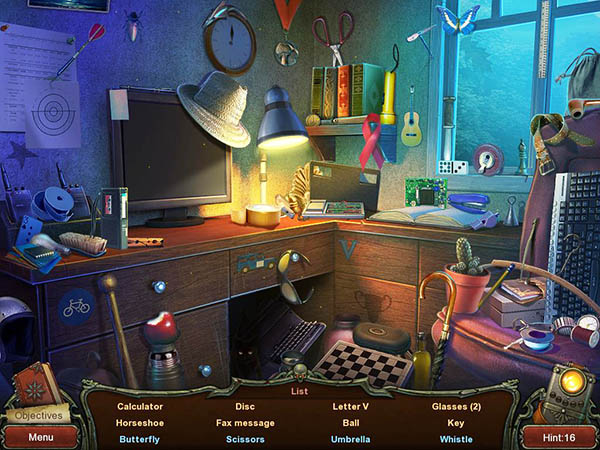Choose Whistle from the list
The width and height of the screenshot is (600, 450).
coord(456,439)
